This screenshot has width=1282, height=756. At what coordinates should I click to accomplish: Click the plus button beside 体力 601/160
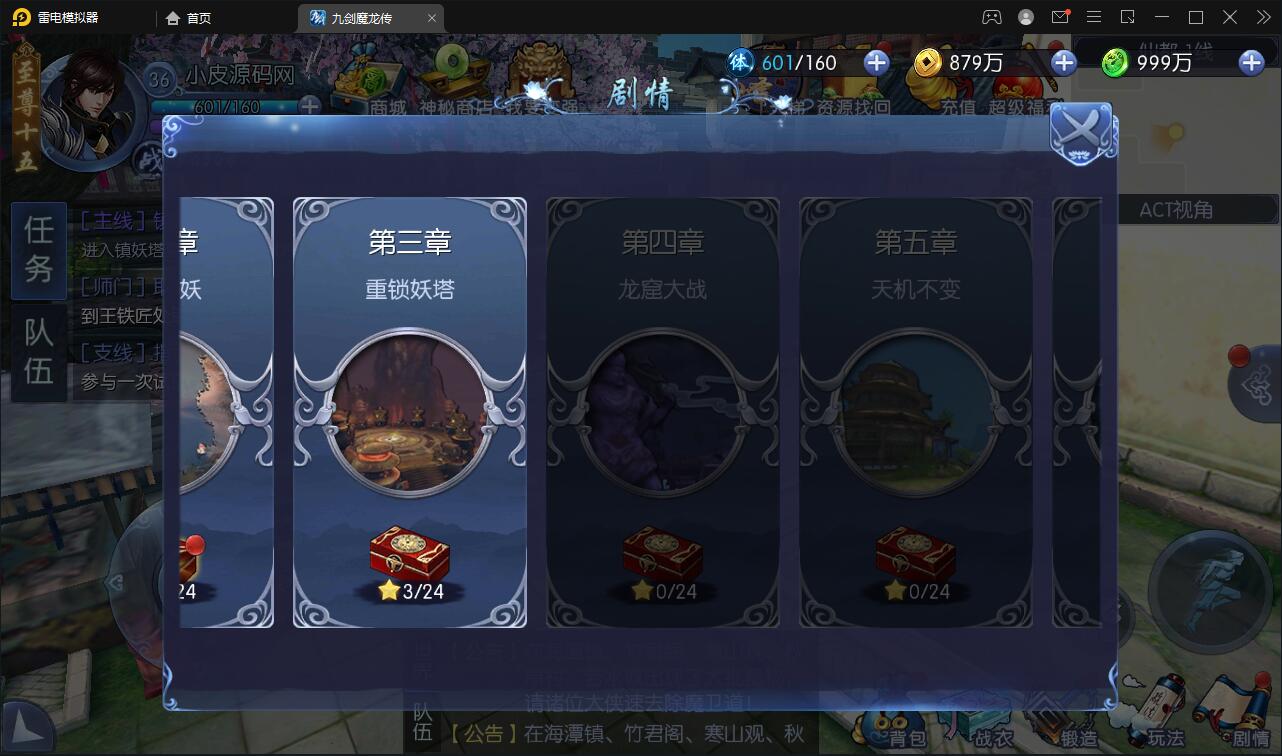click(876, 62)
